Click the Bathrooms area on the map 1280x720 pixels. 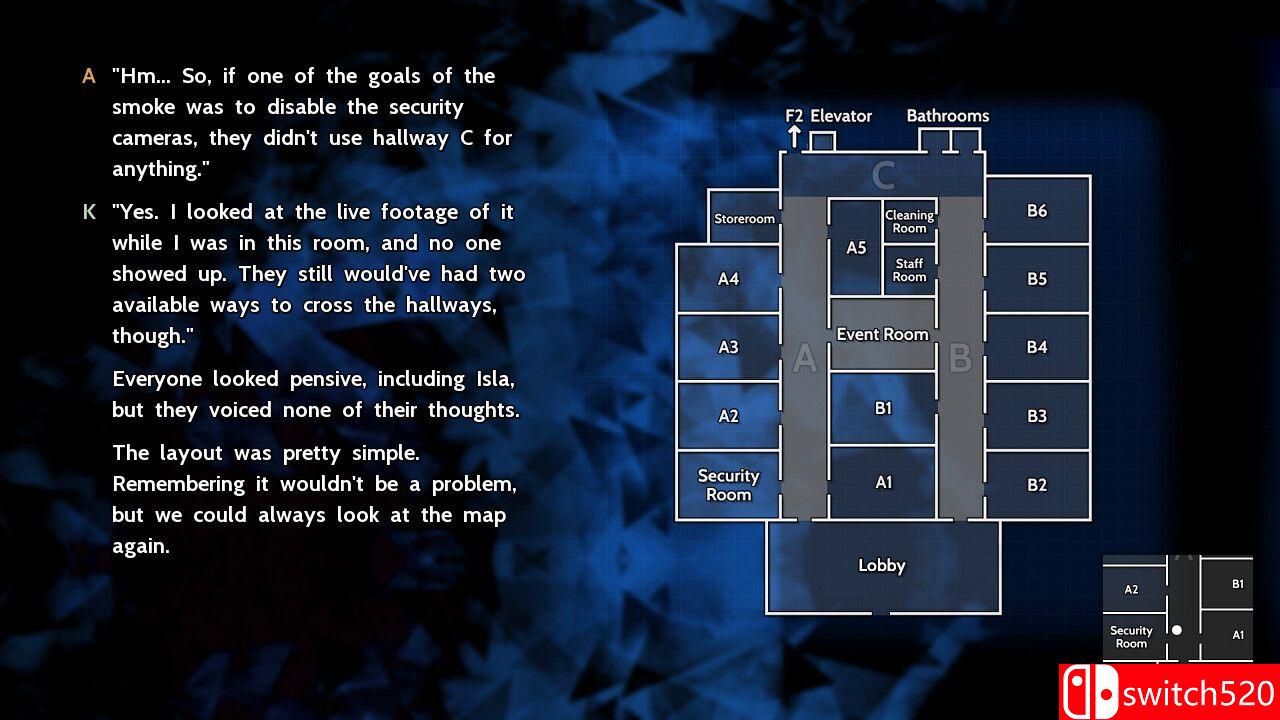click(x=947, y=140)
